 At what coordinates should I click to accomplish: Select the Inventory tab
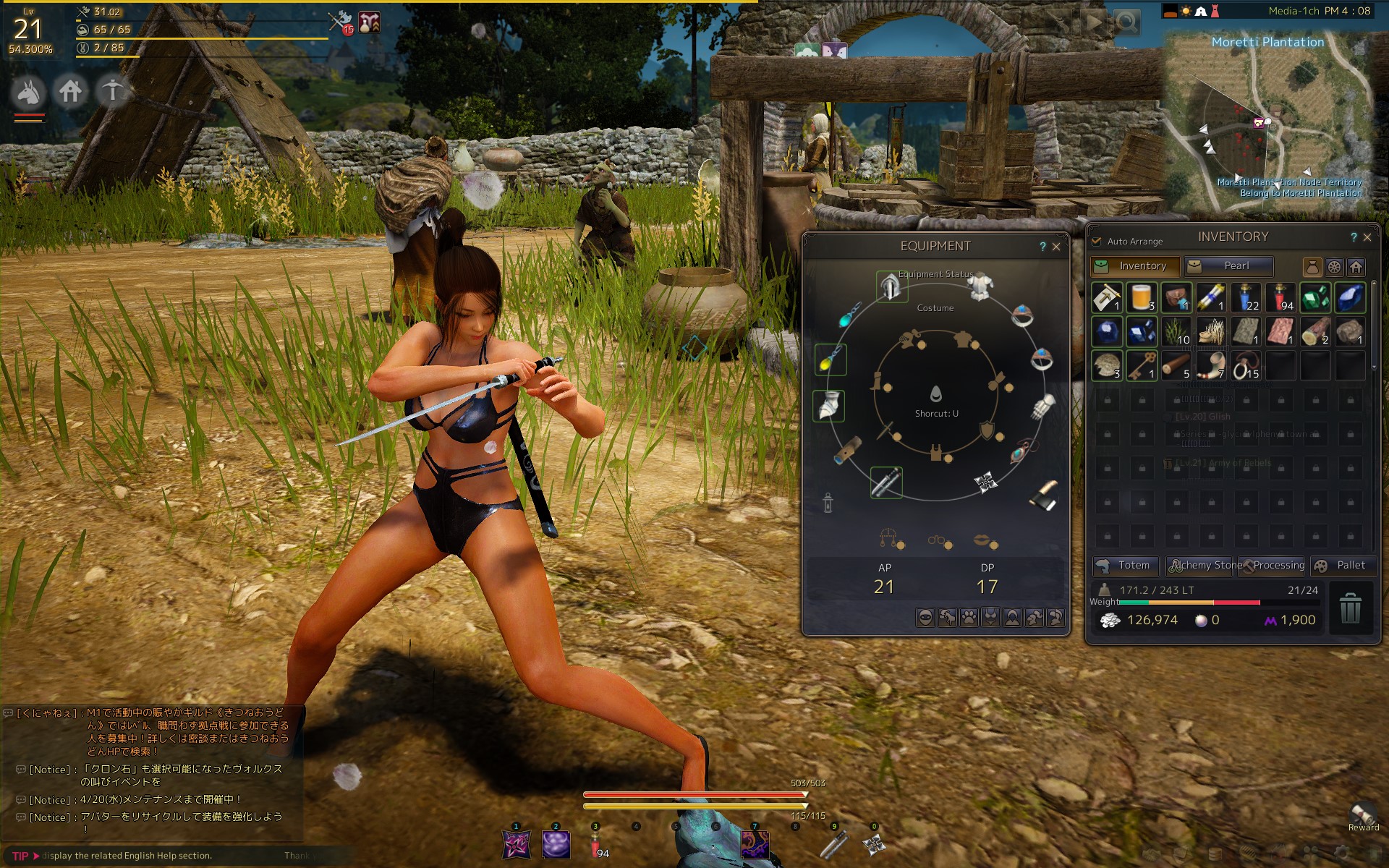tap(1135, 266)
